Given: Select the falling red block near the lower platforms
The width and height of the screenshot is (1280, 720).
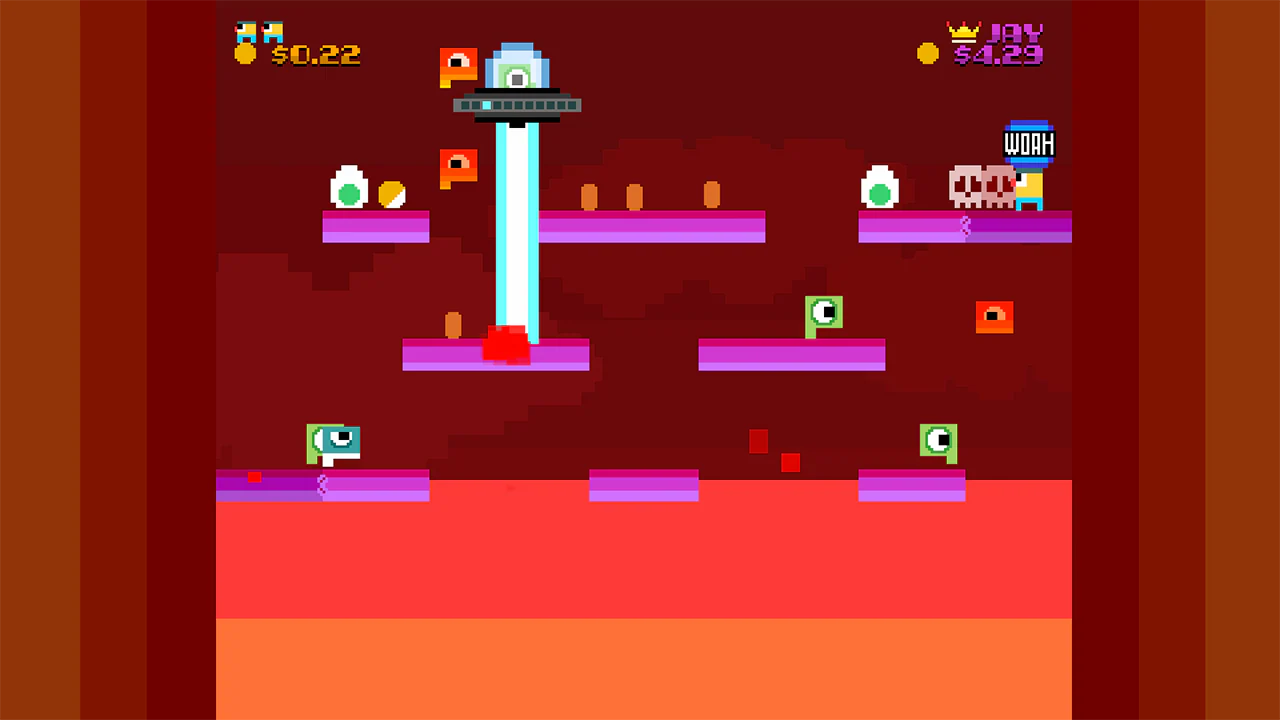Looking at the screenshot, I should tap(758, 443).
